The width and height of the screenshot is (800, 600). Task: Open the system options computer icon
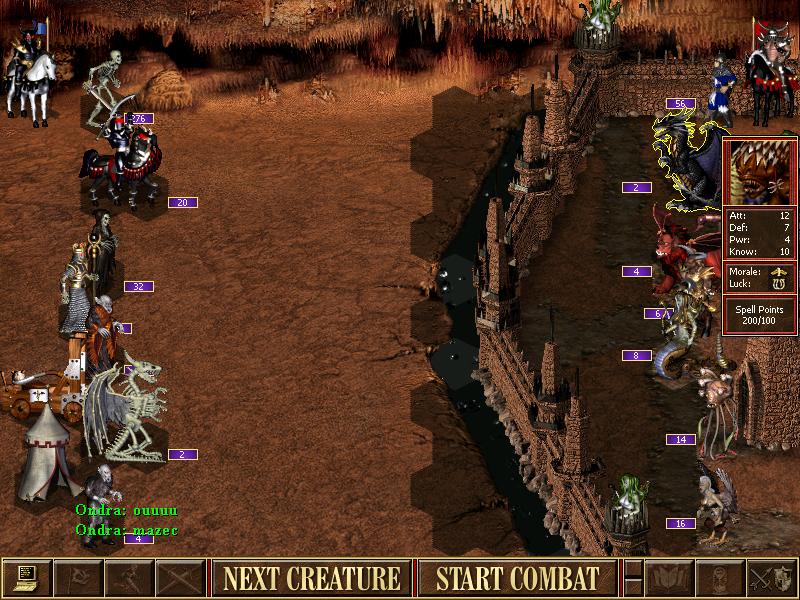tap(26, 578)
